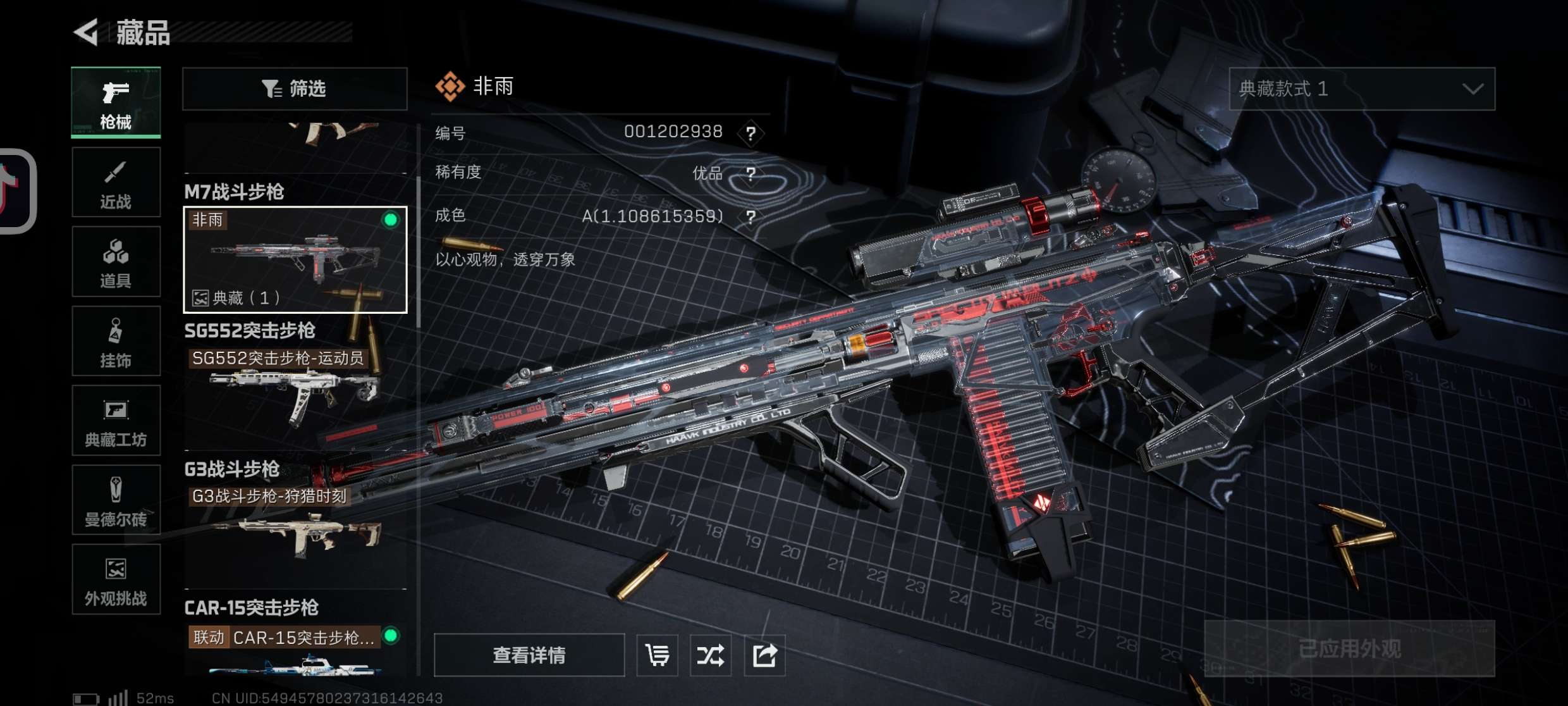Open the 典藏工坊 workshop tab

pos(116,421)
